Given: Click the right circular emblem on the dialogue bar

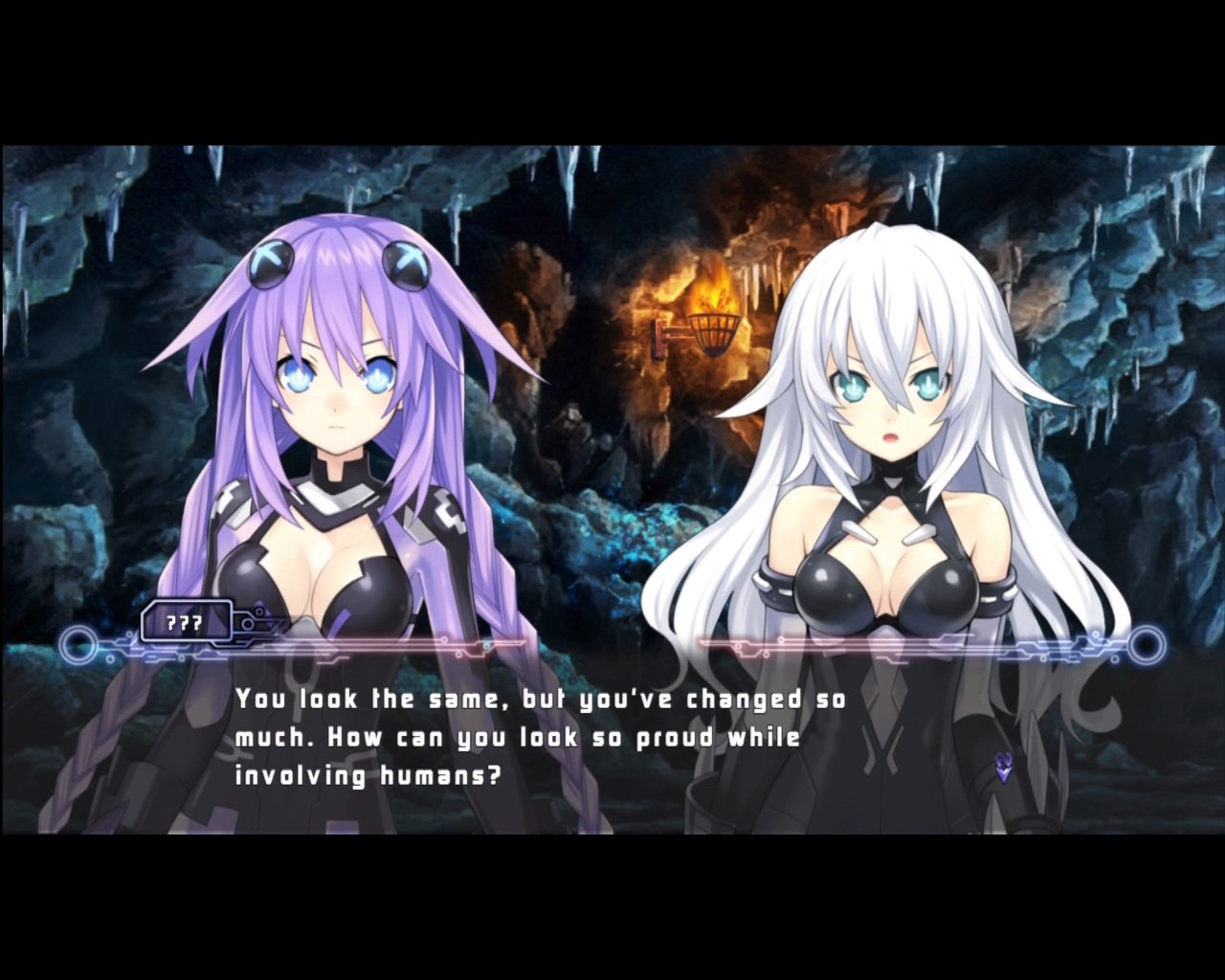Looking at the screenshot, I should pyautogui.click(x=1148, y=647).
